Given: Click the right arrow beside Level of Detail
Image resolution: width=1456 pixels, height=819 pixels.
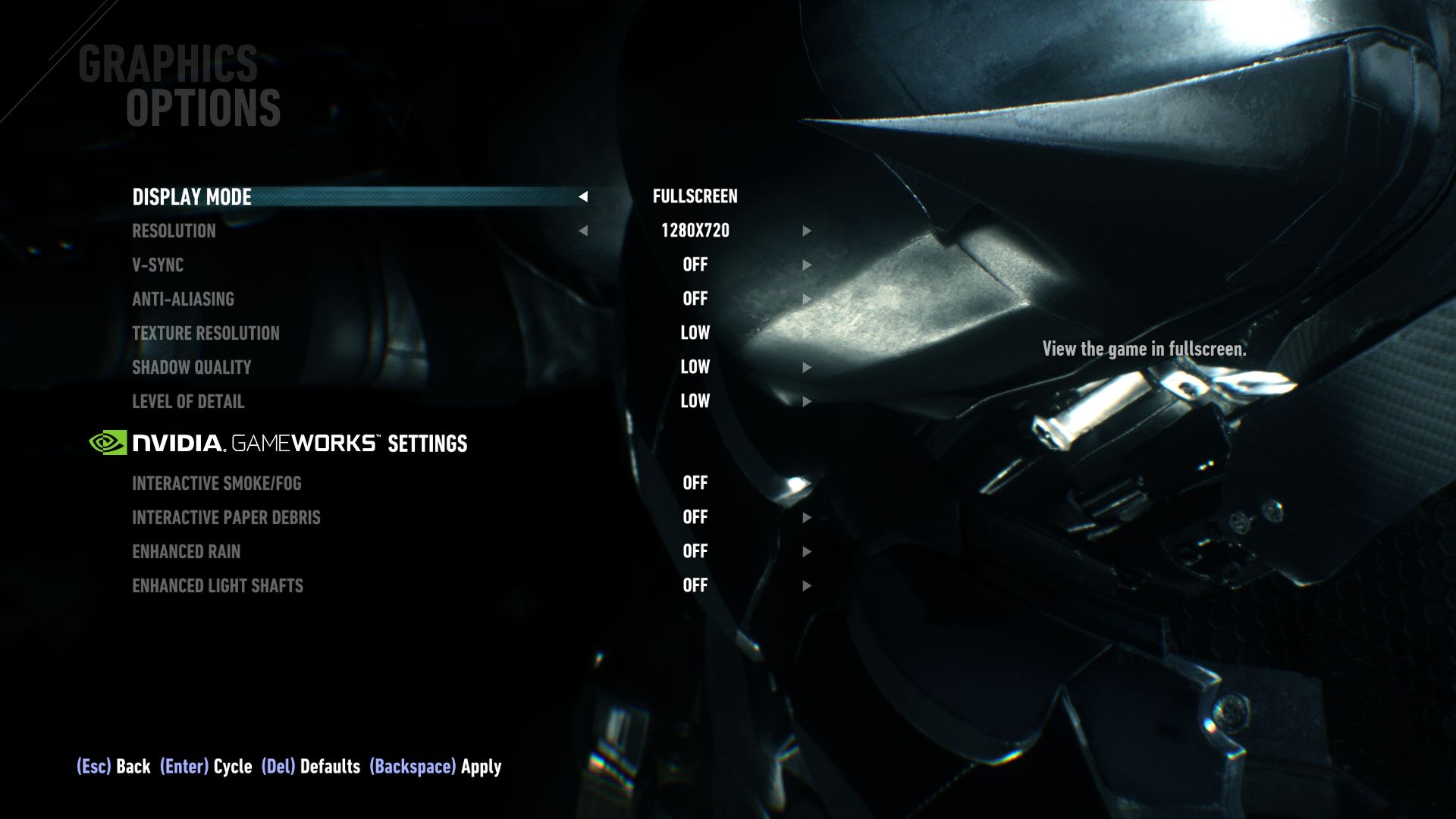Looking at the screenshot, I should click(807, 402).
